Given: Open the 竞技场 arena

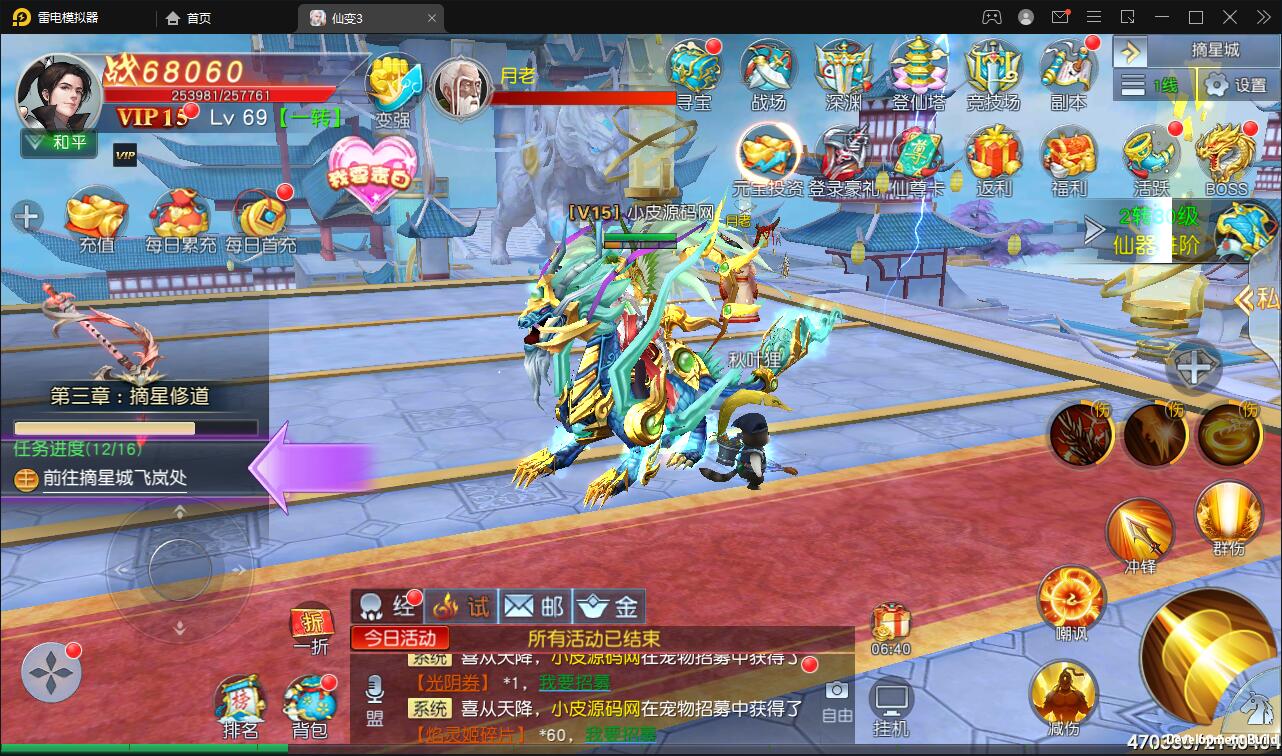Looking at the screenshot, I should point(993,70).
